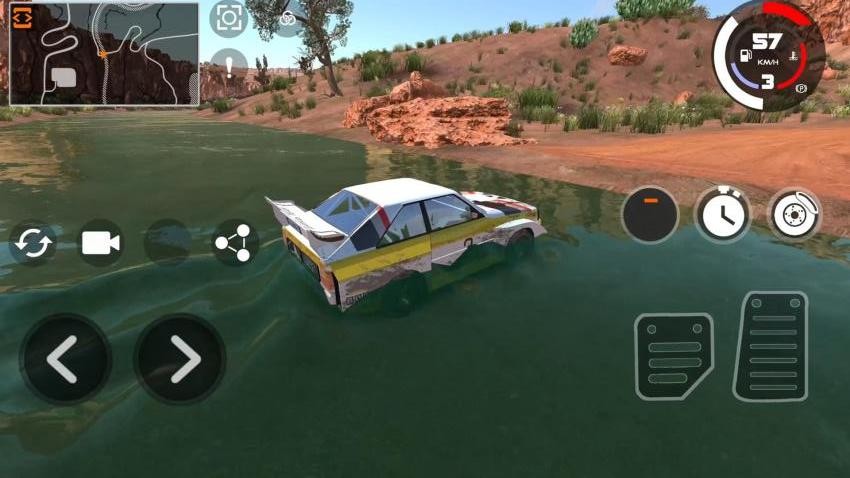
Task: Steer left with the left arrow button
Action: click(x=65, y=360)
